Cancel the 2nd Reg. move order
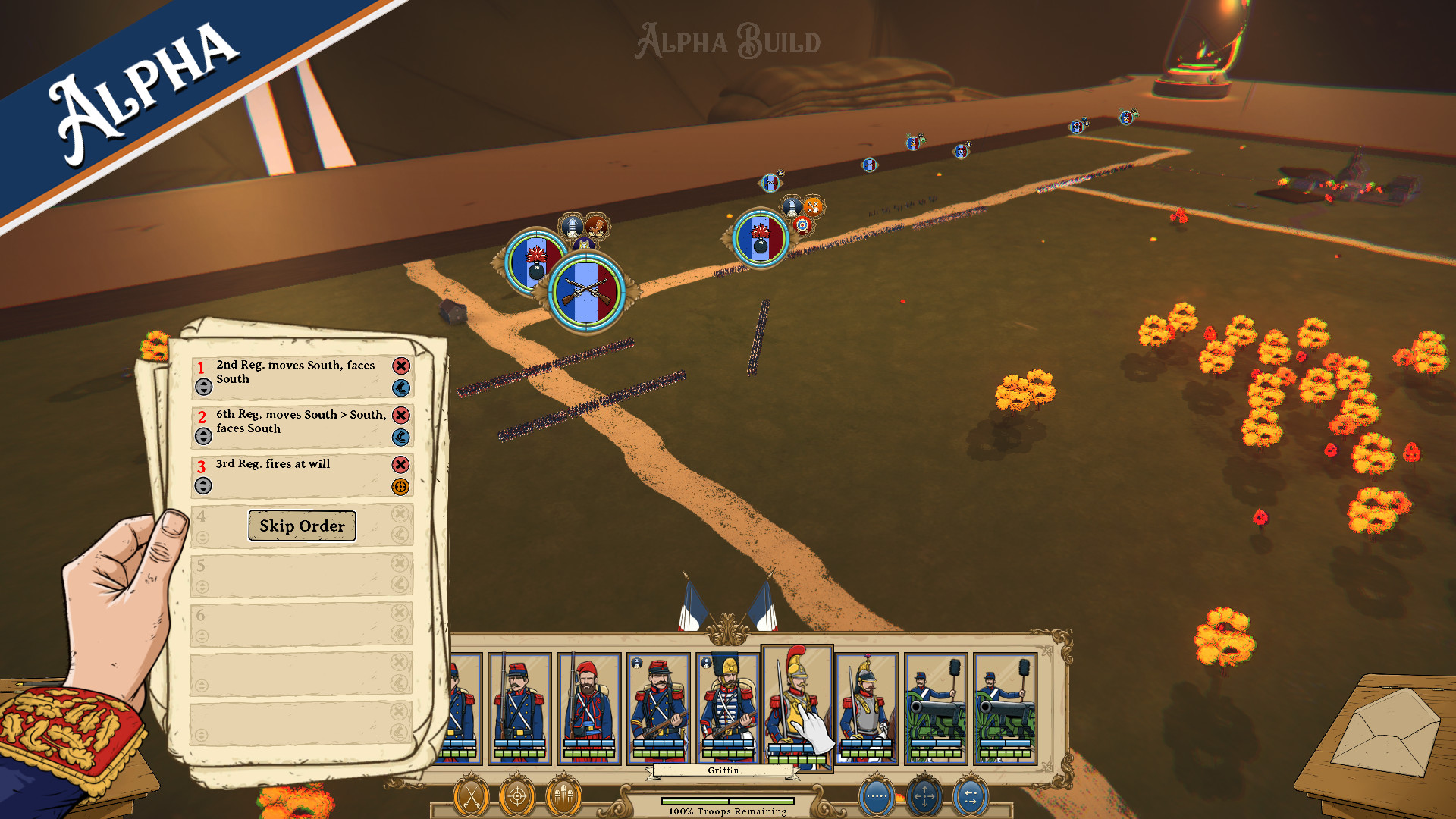1456x819 pixels. point(401,366)
